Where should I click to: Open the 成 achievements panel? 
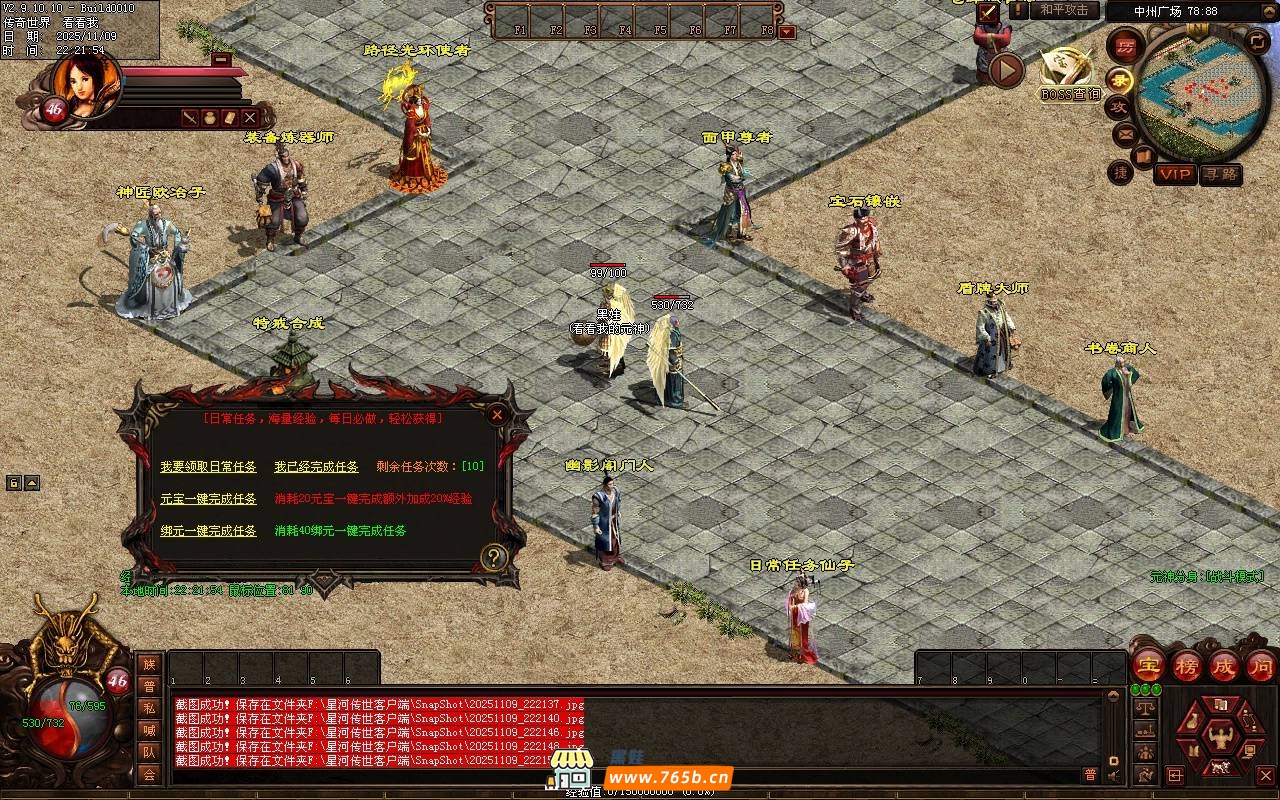pyautogui.click(x=1224, y=665)
